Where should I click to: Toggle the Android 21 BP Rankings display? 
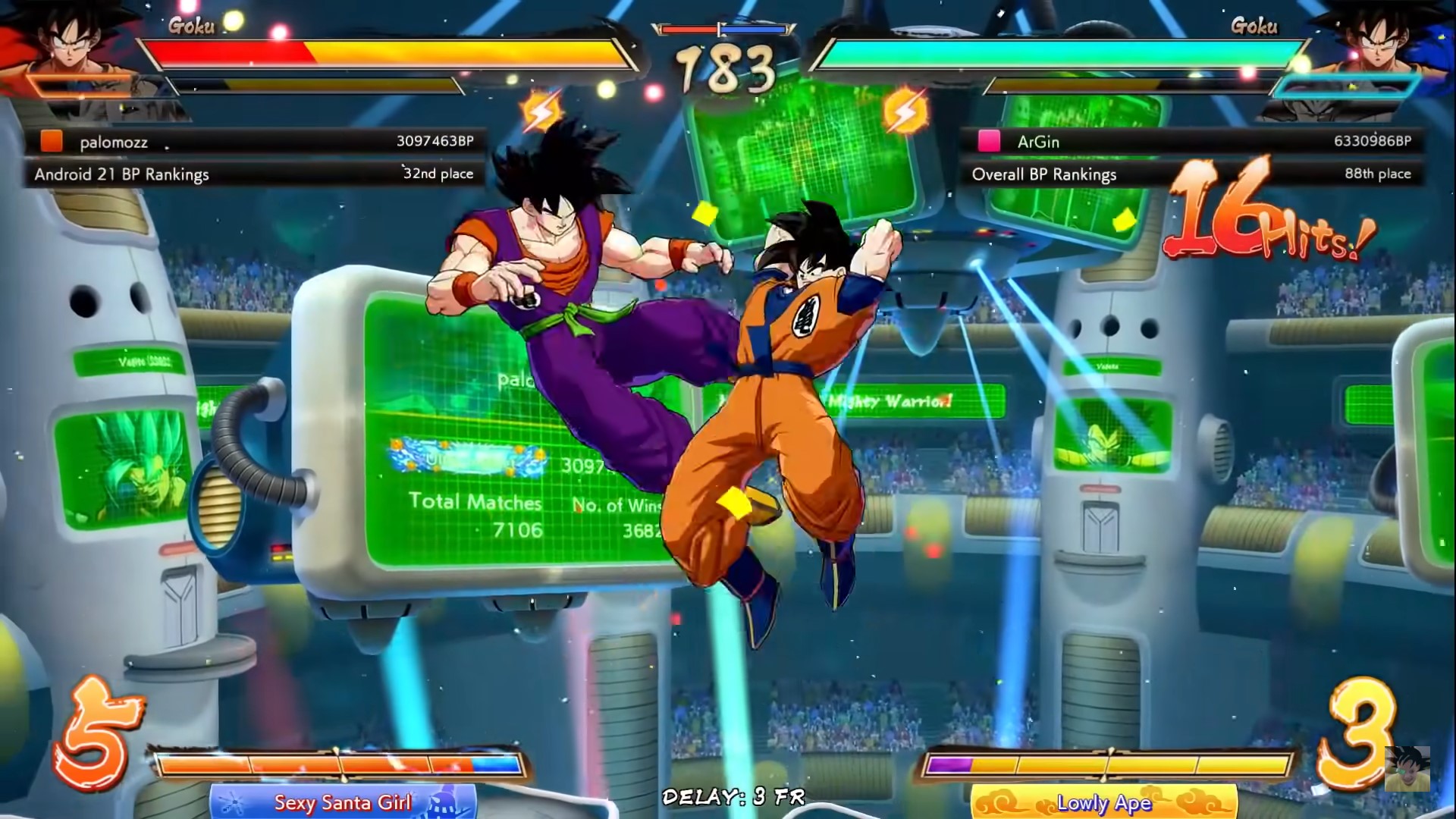click(121, 174)
